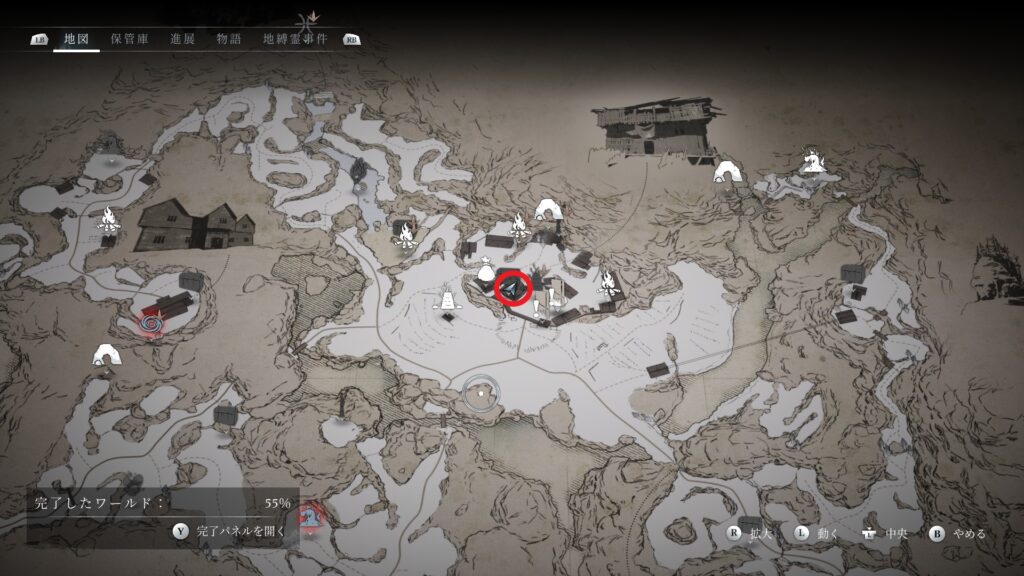The width and height of the screenshot is (1024, 576).
Task: Select the white rearing beast map marker
Action: 811,159
